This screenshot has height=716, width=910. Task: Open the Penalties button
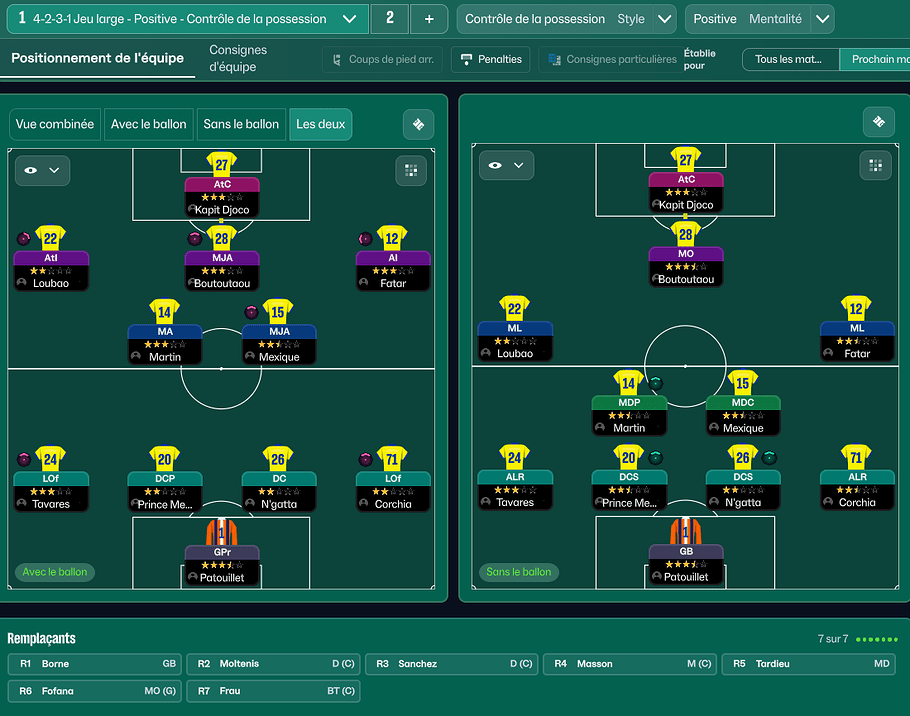point(490,60)
